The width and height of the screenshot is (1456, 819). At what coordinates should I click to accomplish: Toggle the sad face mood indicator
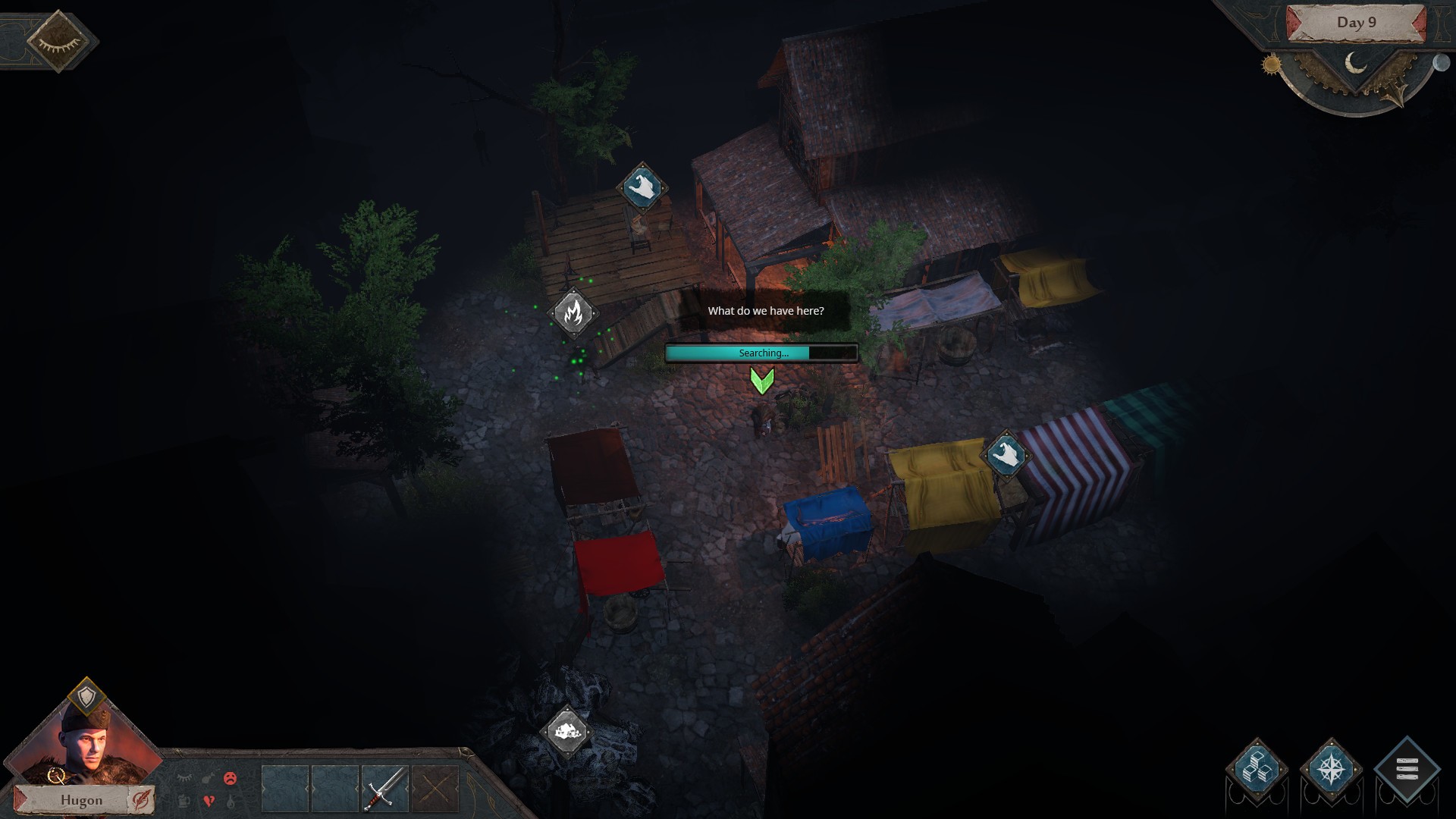click(230, 779)
